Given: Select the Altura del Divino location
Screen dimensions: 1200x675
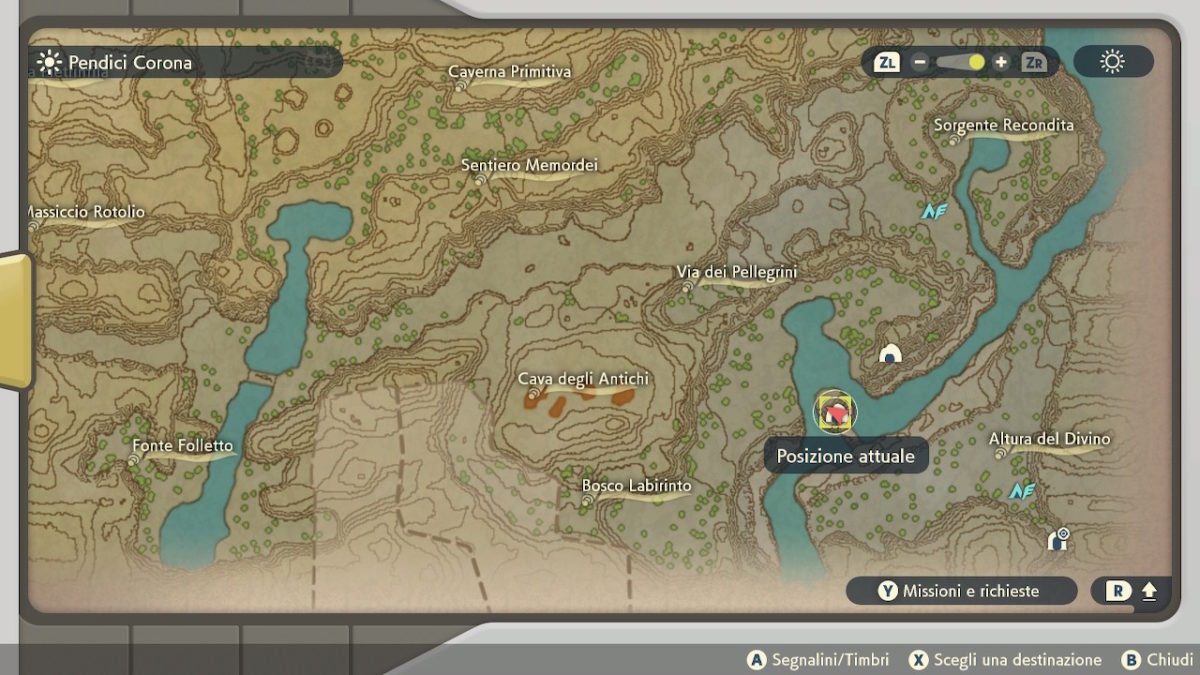Looking at the screenshot, I should (x=1049, y=440).
